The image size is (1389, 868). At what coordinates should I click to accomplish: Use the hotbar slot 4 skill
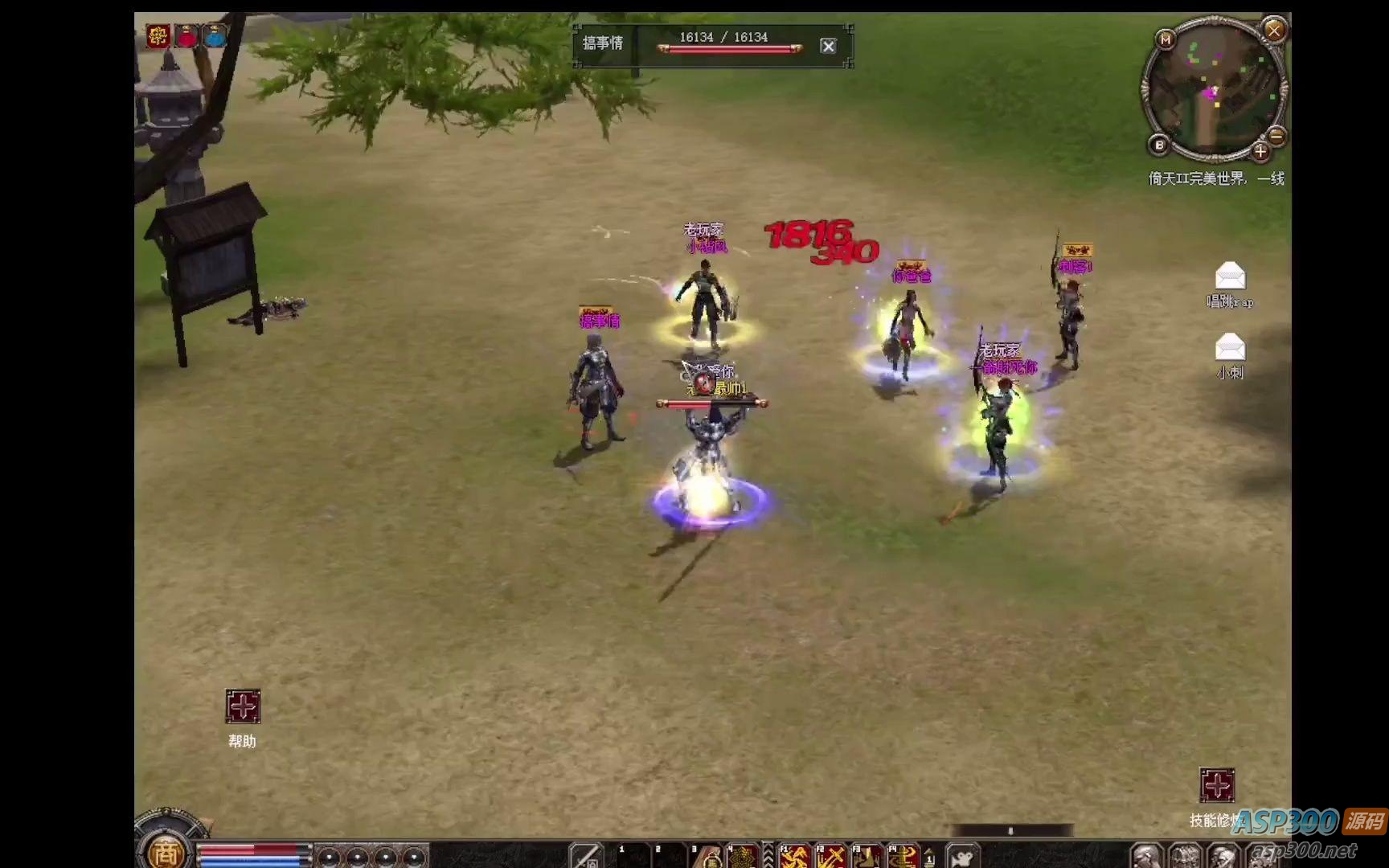point(743,857)
